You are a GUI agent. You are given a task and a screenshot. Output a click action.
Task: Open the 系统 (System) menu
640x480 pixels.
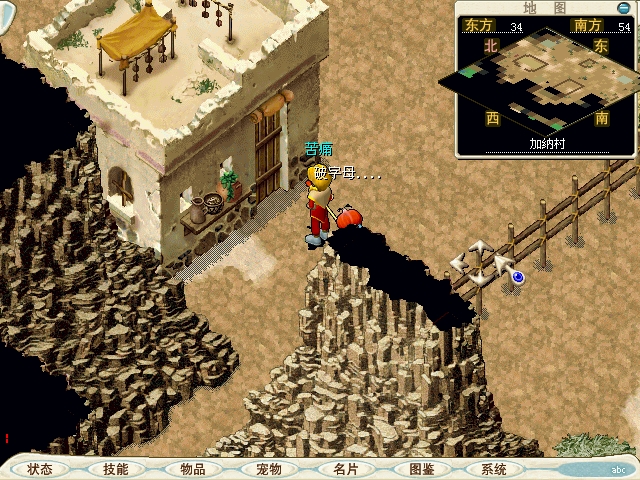(x=493, y=469)
